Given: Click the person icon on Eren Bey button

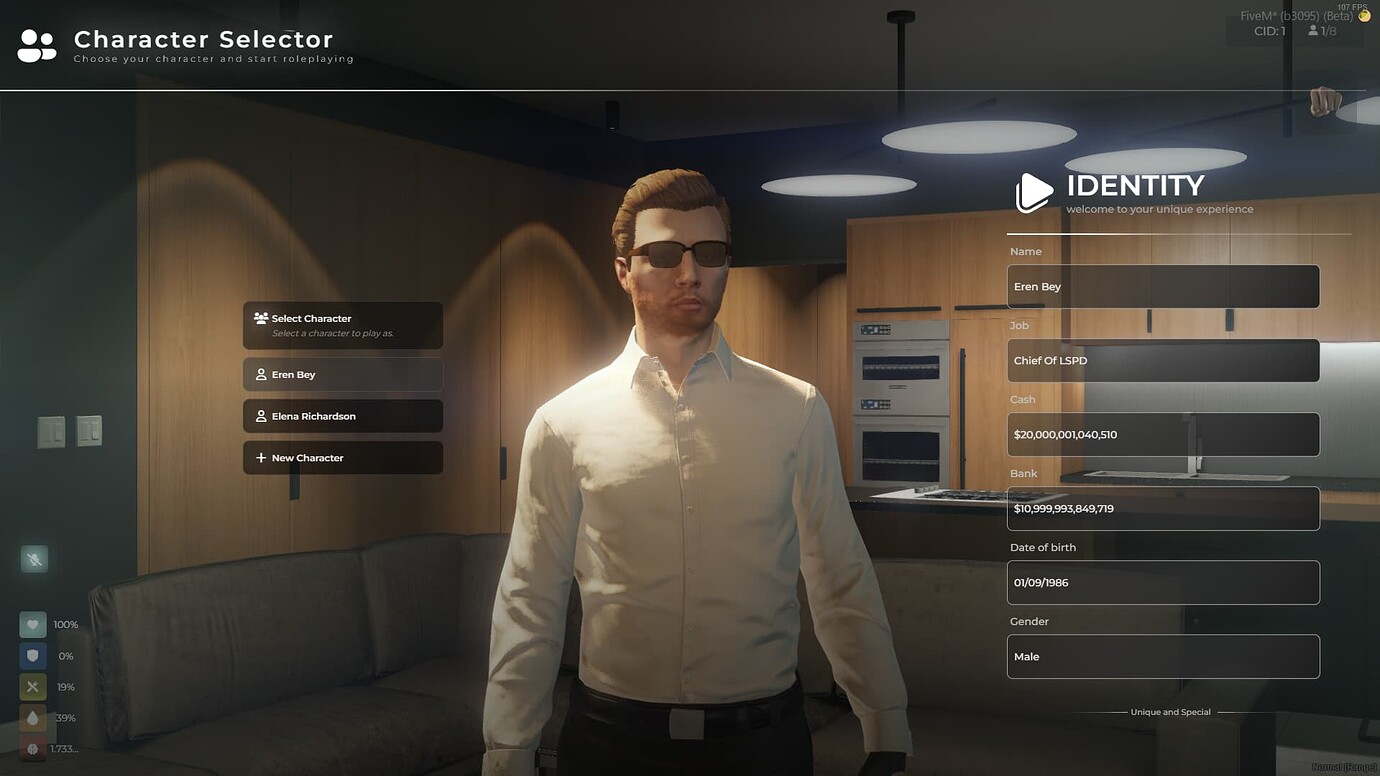Looking at the screenshot, I should pos(262,374).
